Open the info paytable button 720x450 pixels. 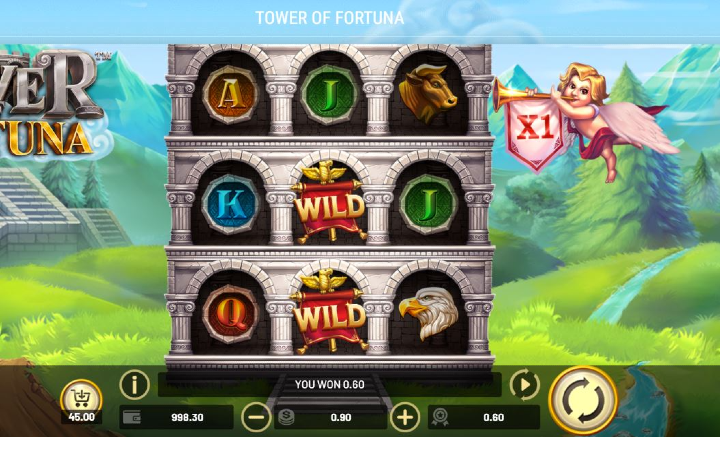click(135, 384)
